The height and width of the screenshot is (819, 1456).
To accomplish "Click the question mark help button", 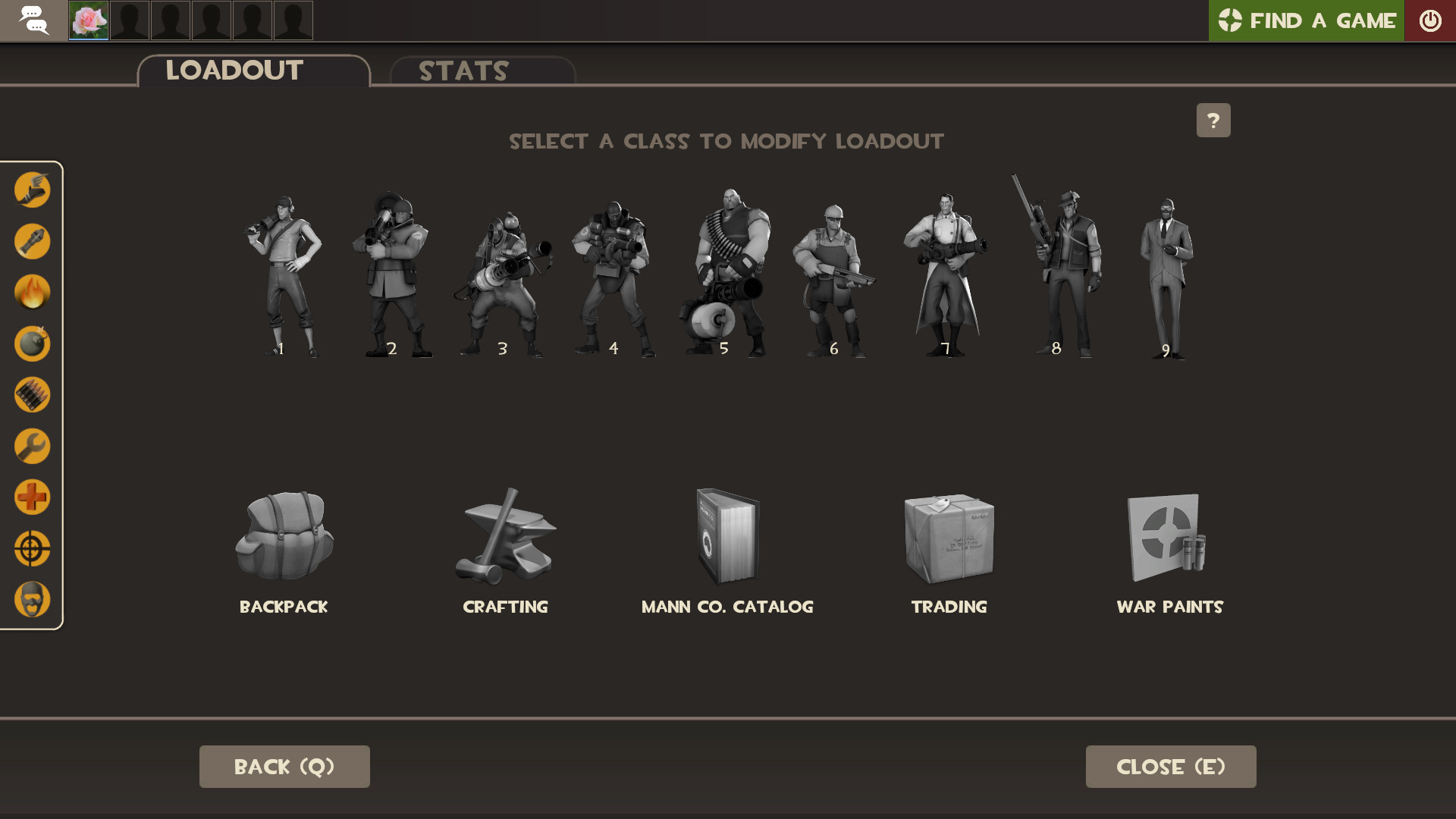I will [x=1213, y=120].
